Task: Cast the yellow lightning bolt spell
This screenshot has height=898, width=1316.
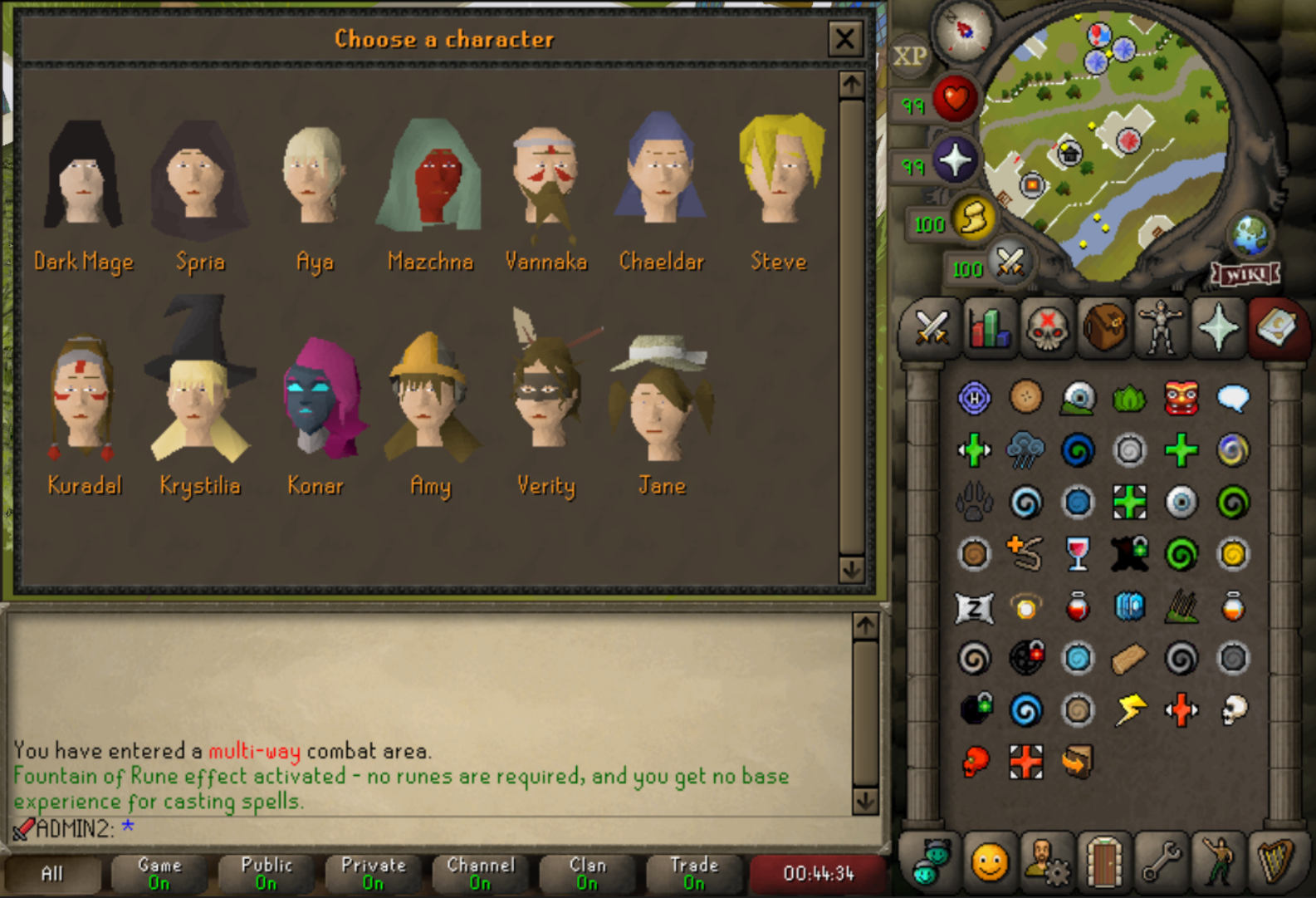Action: click(x=1129, y=709)
